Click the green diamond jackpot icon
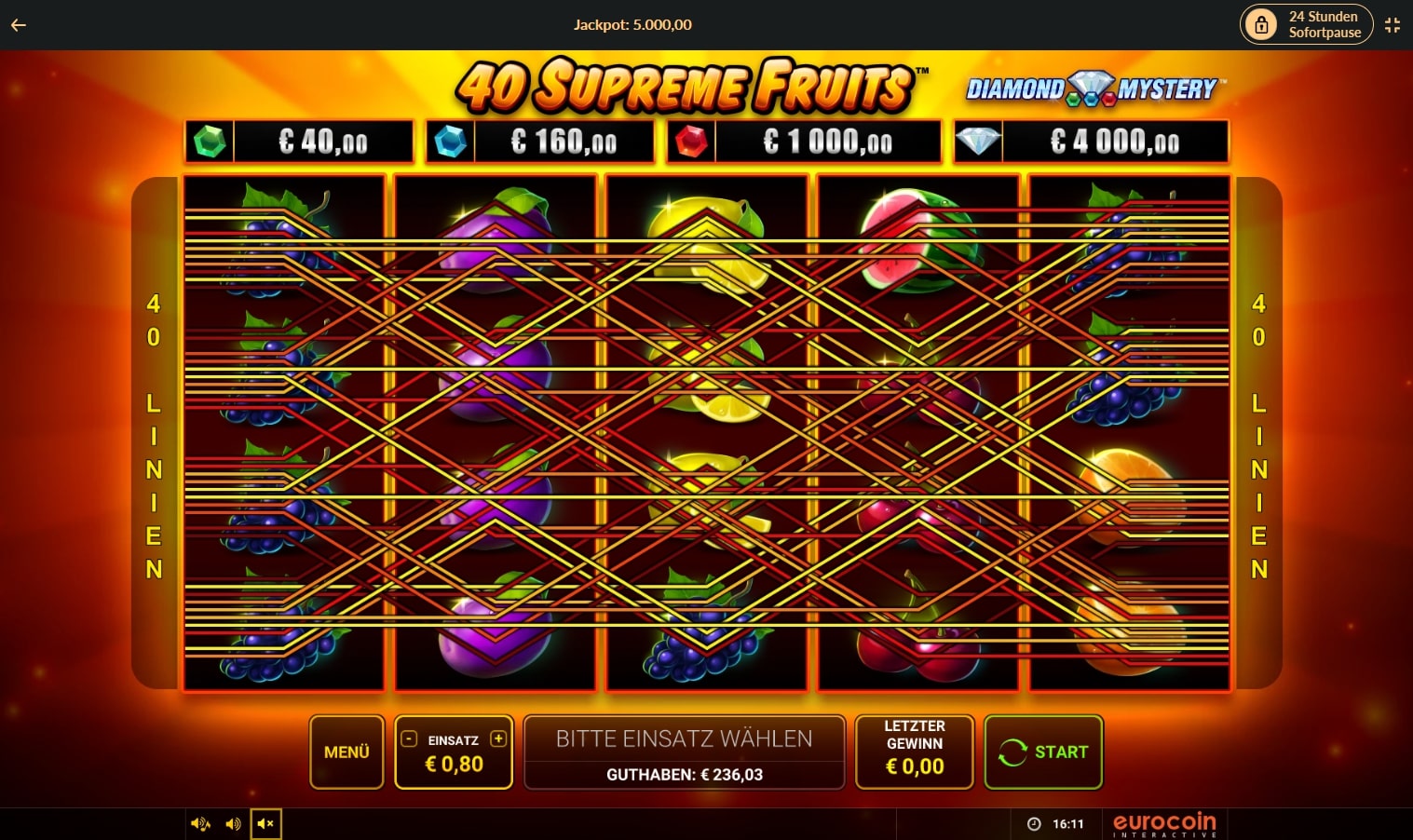Screen dimensions: 1413x840 211,142
